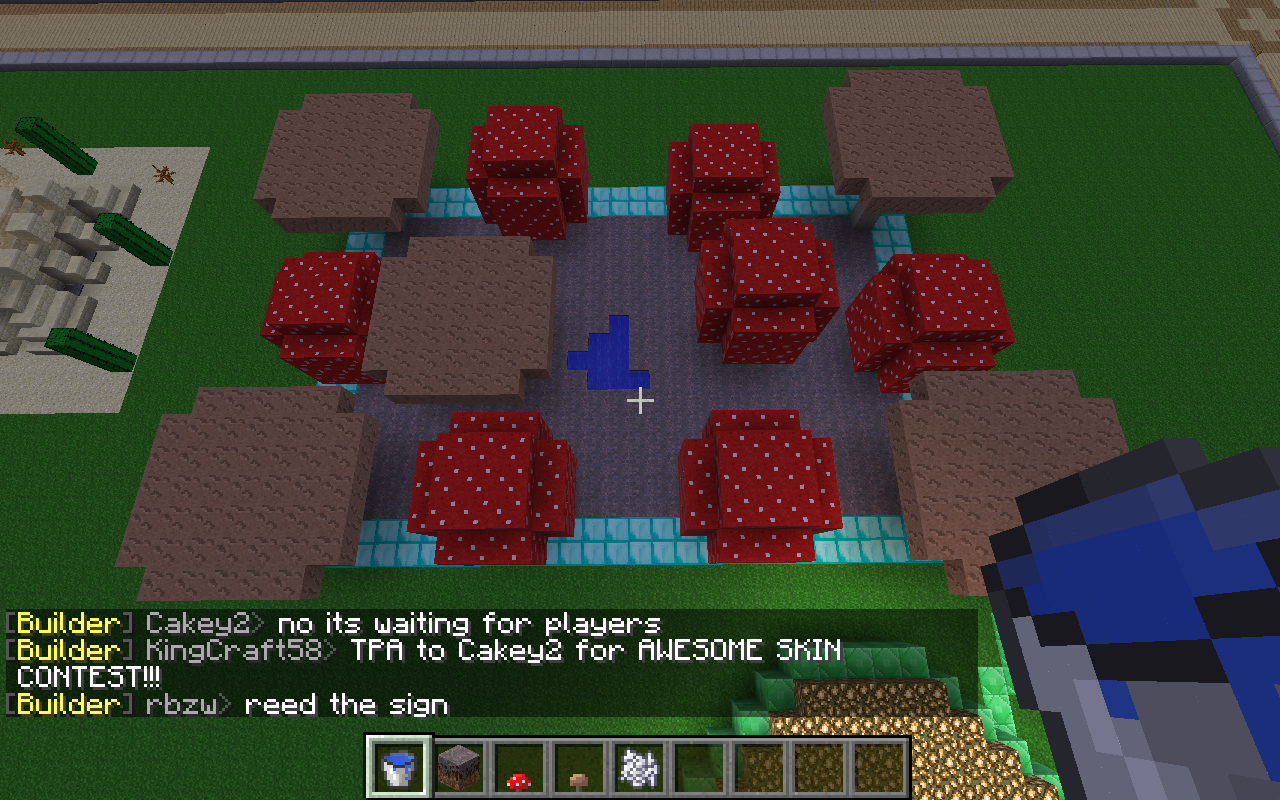This screenshot has width=1280, height=800.
Task: Select the mycelium block hotbar slot
Action: [x=459, y=768]
